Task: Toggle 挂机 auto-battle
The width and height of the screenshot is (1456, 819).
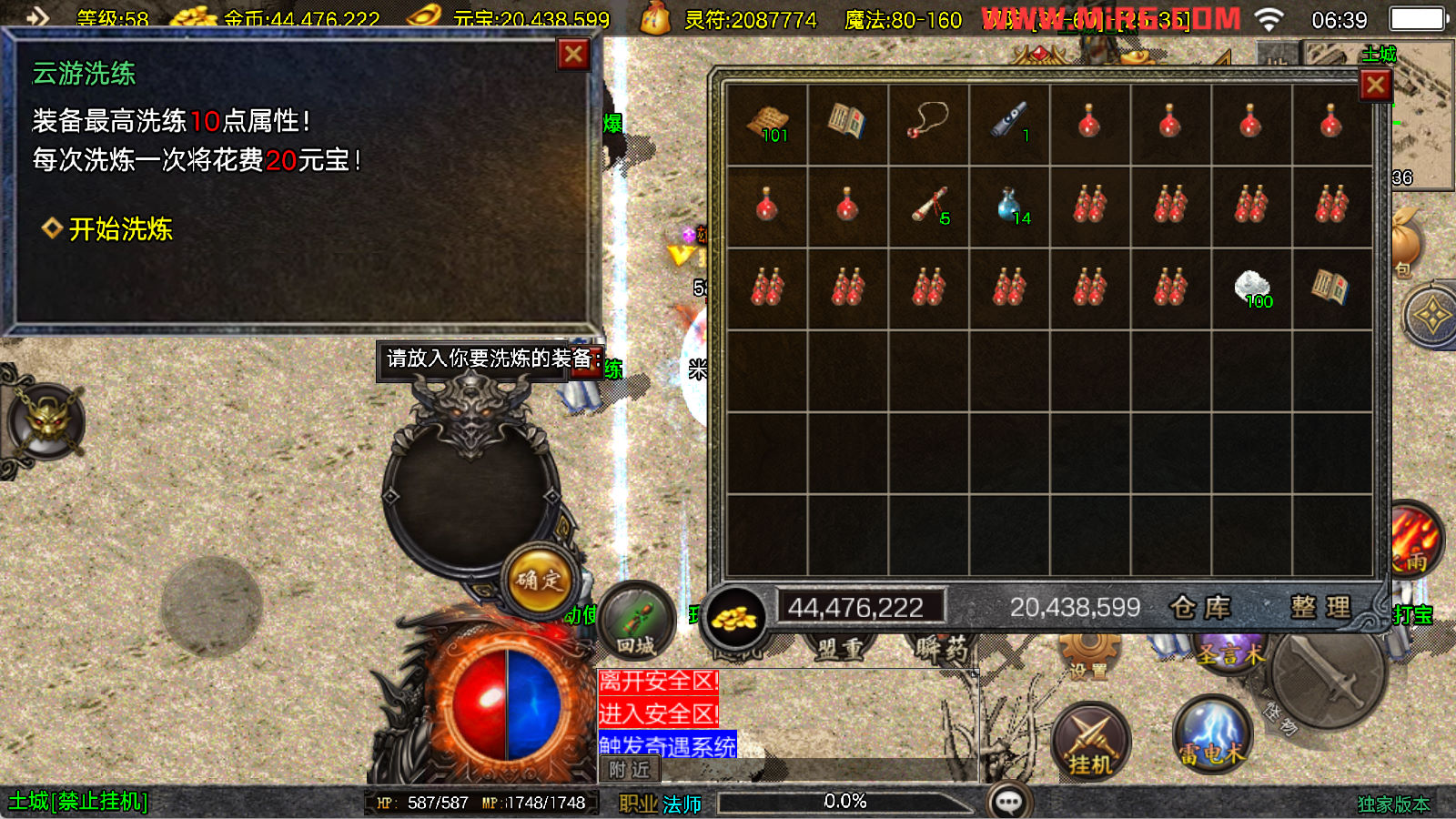Action: (x=1090, y=742)
